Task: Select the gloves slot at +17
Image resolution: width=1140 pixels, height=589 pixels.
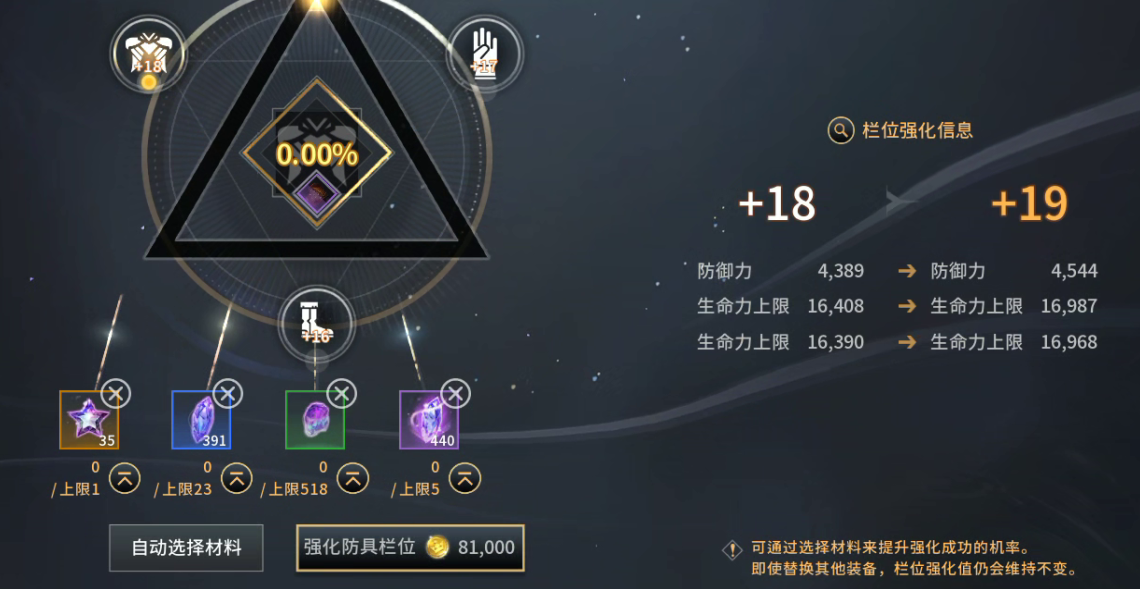Action: coord(485,52)
